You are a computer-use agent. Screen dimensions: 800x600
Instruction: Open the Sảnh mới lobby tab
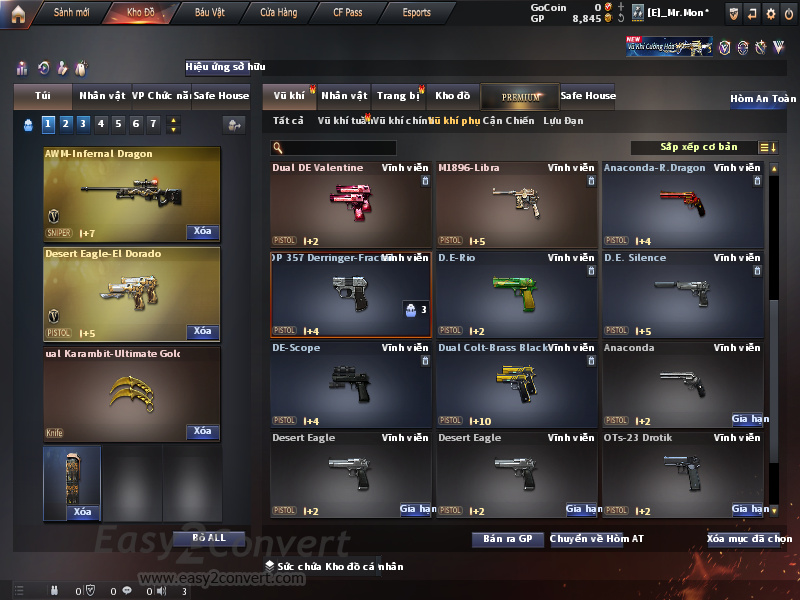pyautogui.click(x=71, y=13)
